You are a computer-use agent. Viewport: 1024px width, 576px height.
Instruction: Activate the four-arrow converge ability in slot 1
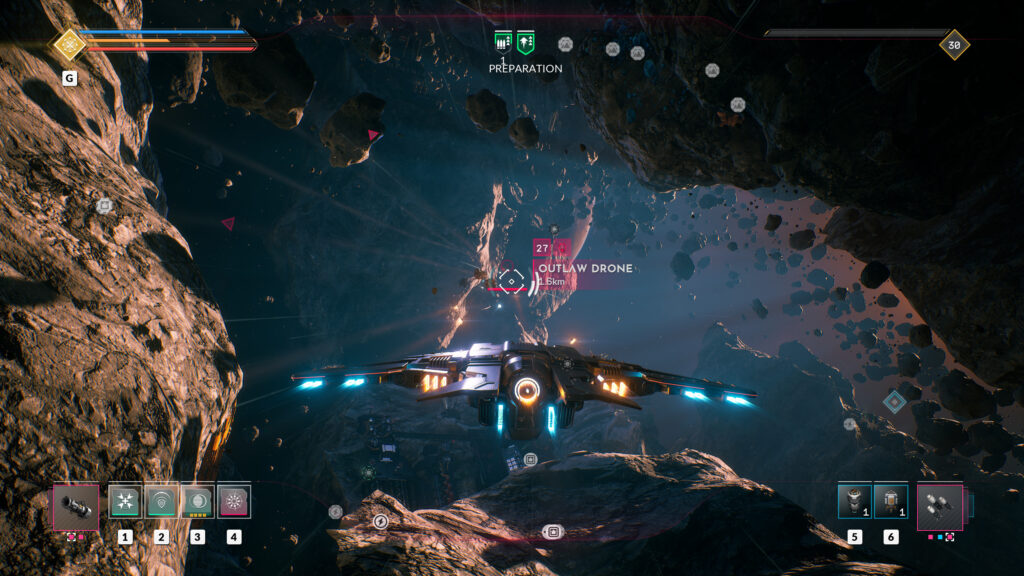point(125,501)
